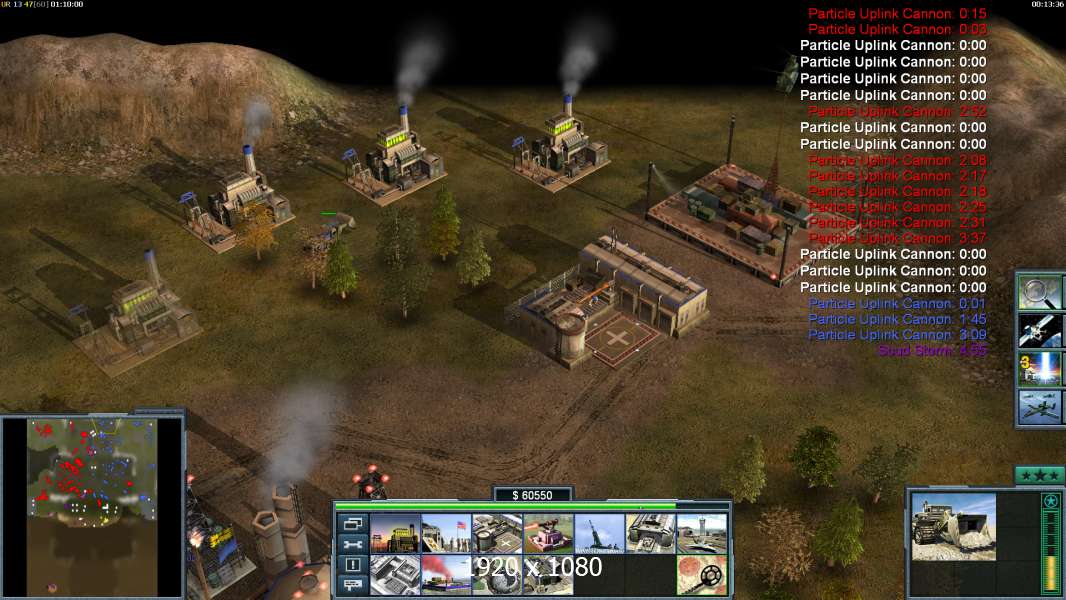Screen dimensions: 1066x600
Task: Choose the Supply Center build option
Action: [x=497, y=534]
